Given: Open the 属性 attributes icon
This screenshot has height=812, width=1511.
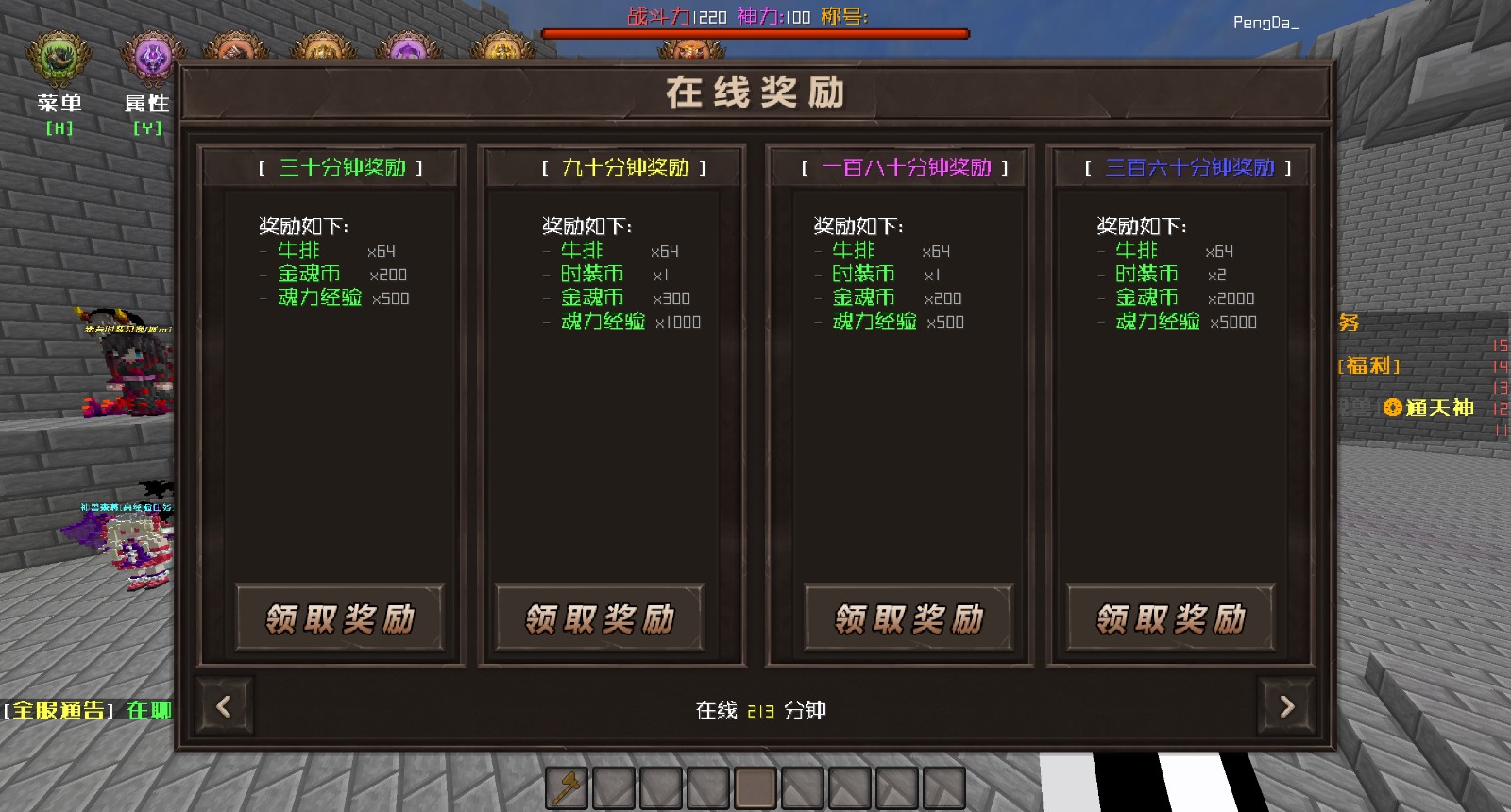Looking at the screenshot, I should pyautogui.click(x=149, y=60).
